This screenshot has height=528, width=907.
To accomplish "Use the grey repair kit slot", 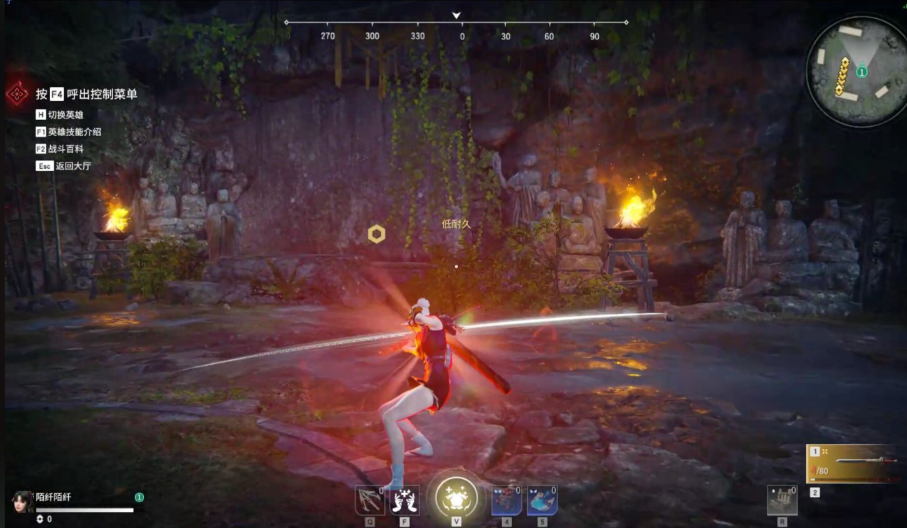I will [x=782, y=500].
